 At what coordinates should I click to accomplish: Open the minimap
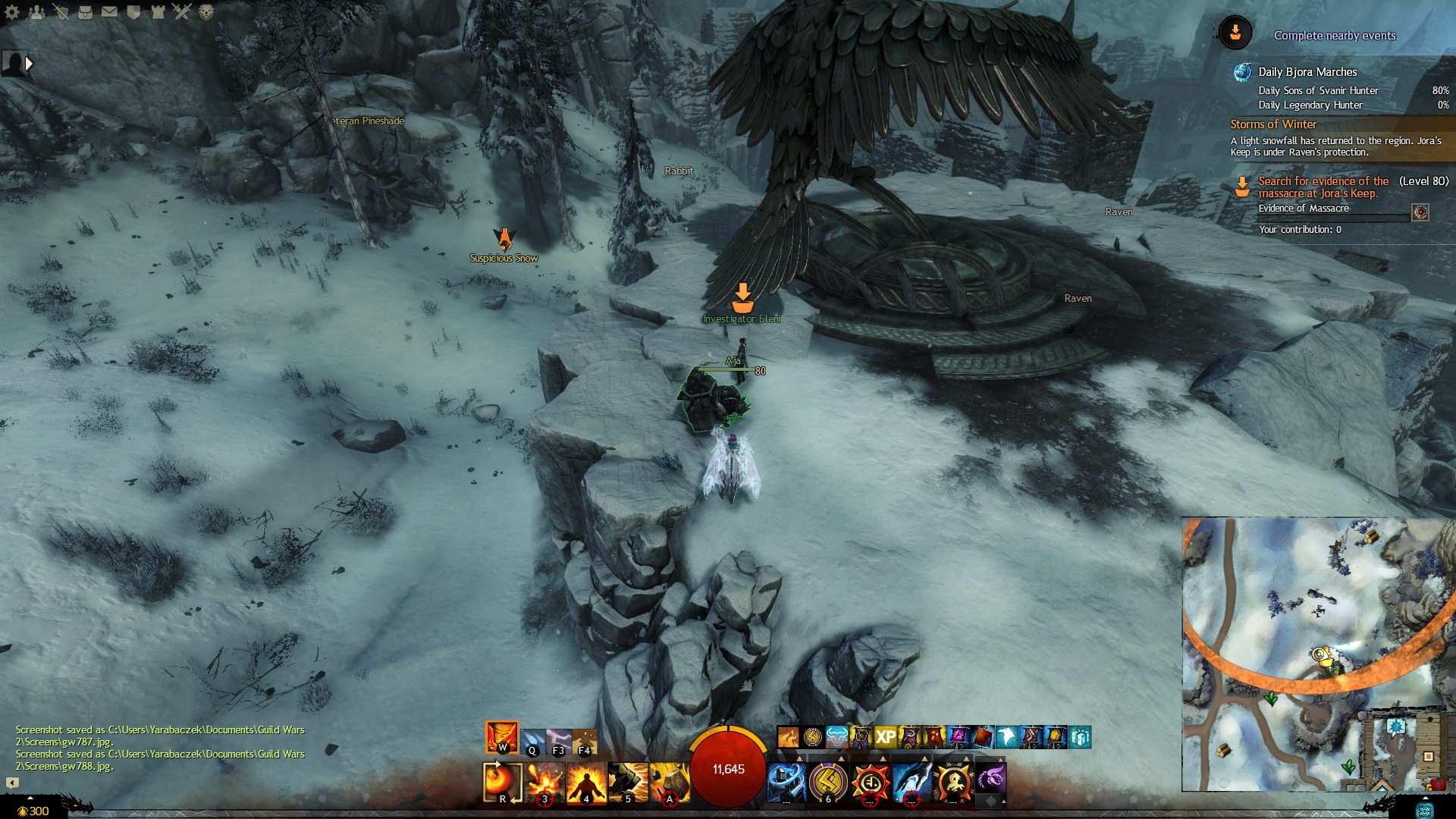[1313, 654]
